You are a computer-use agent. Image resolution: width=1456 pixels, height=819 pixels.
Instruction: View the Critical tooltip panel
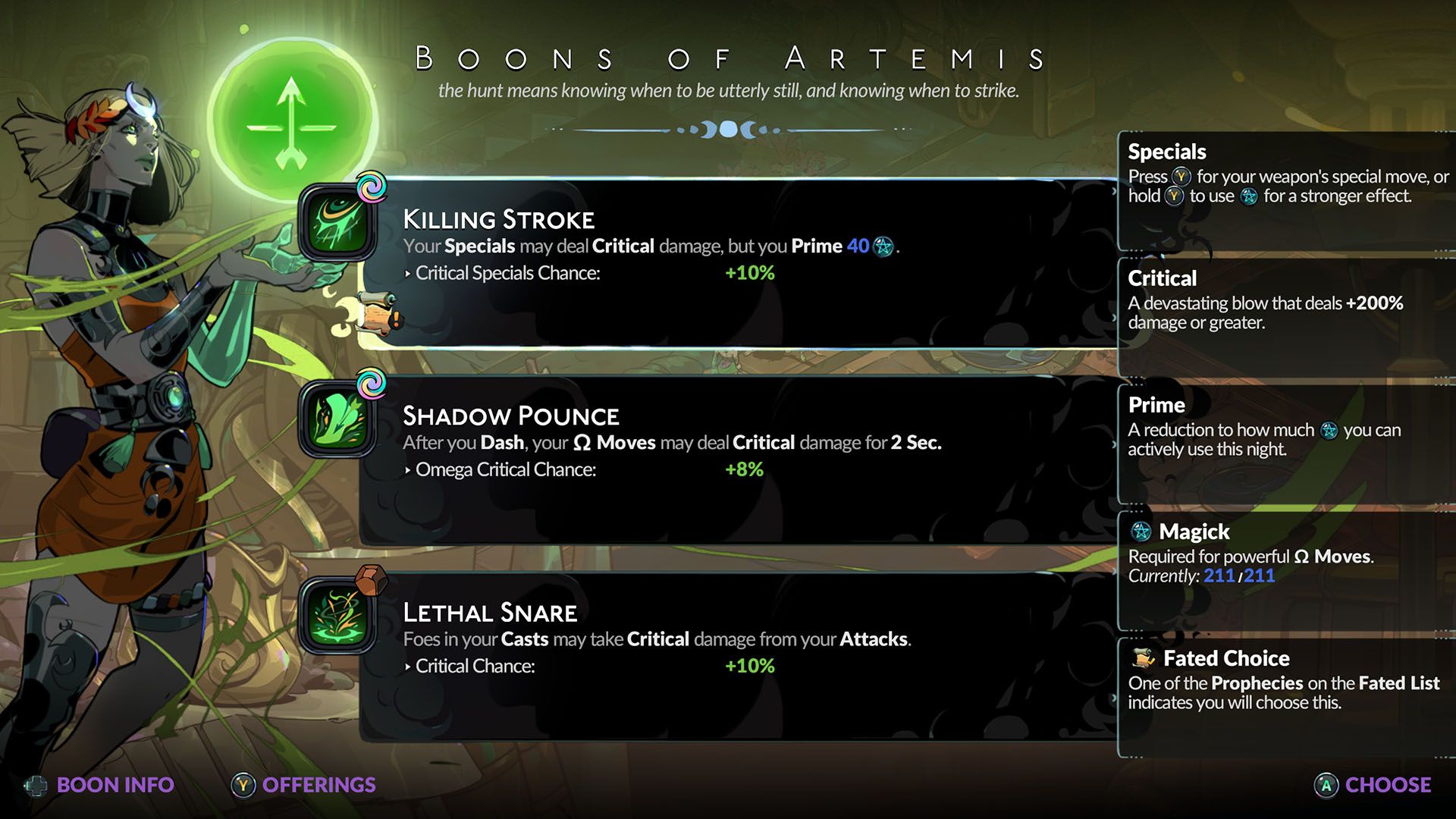pos(1286,316)
